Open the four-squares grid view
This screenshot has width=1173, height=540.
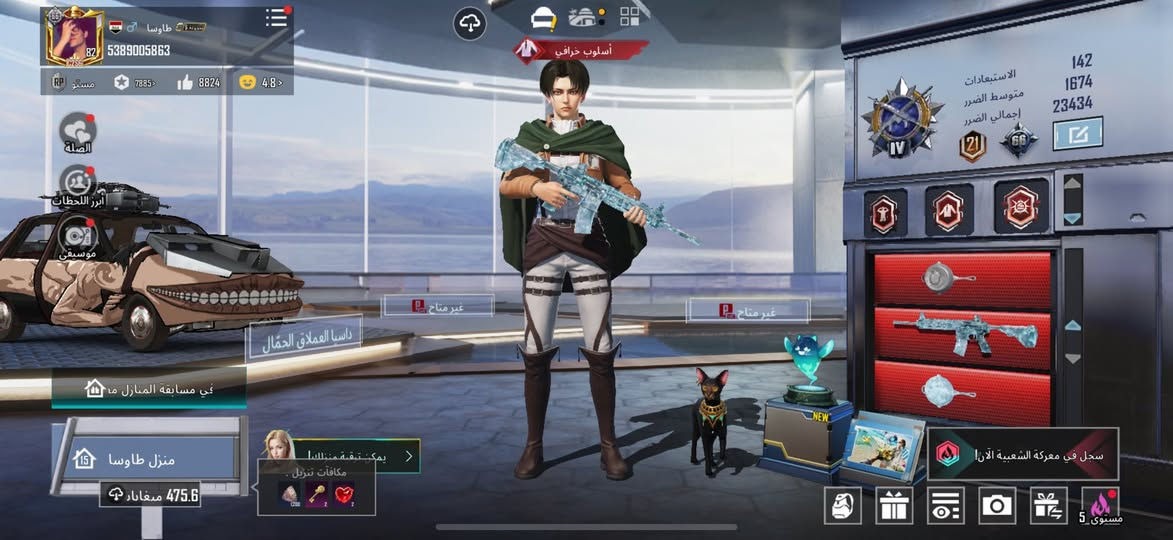point(630,16)
